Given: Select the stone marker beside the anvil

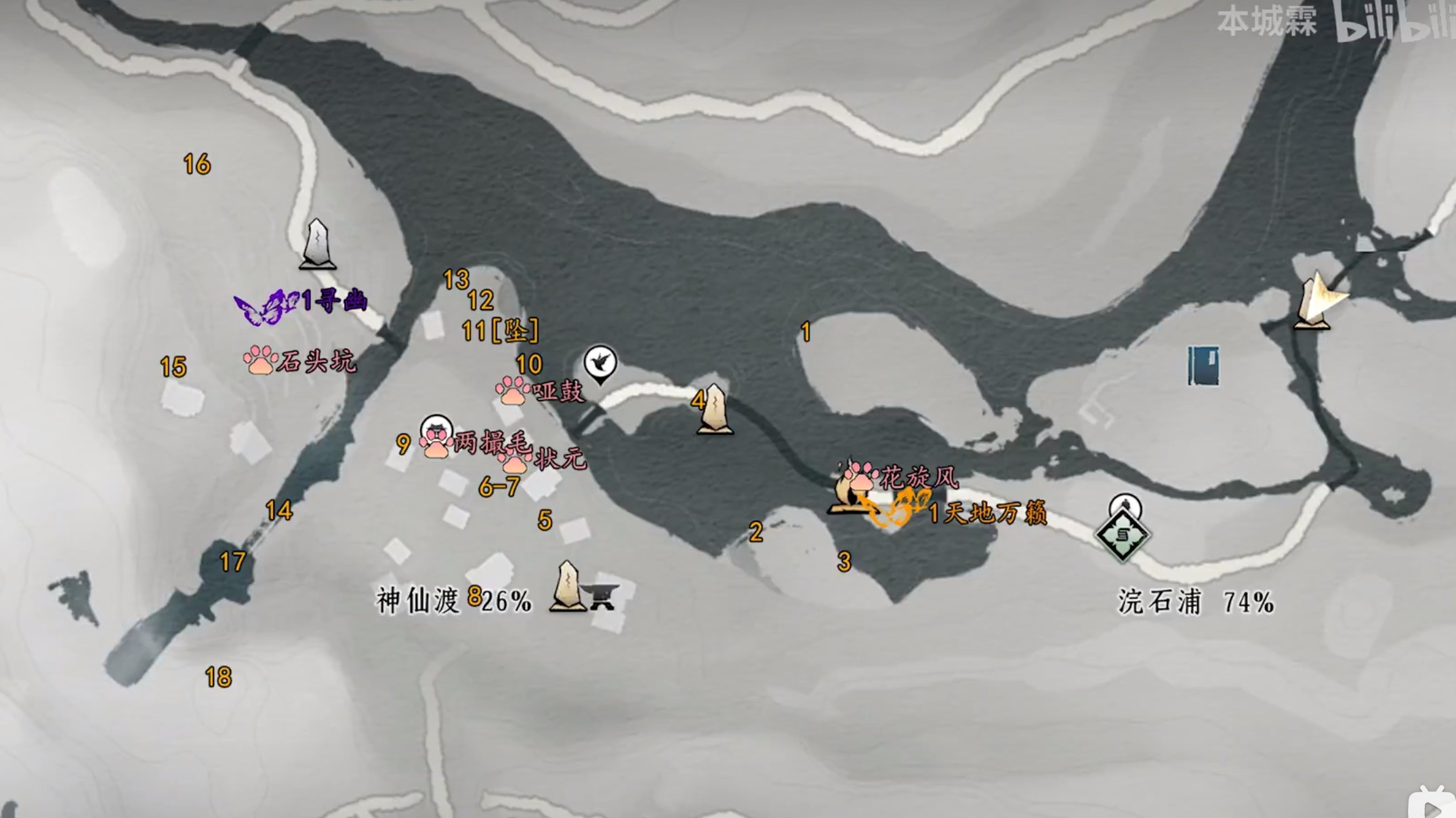Looking at the screenshot, I should tap(567, 587).
